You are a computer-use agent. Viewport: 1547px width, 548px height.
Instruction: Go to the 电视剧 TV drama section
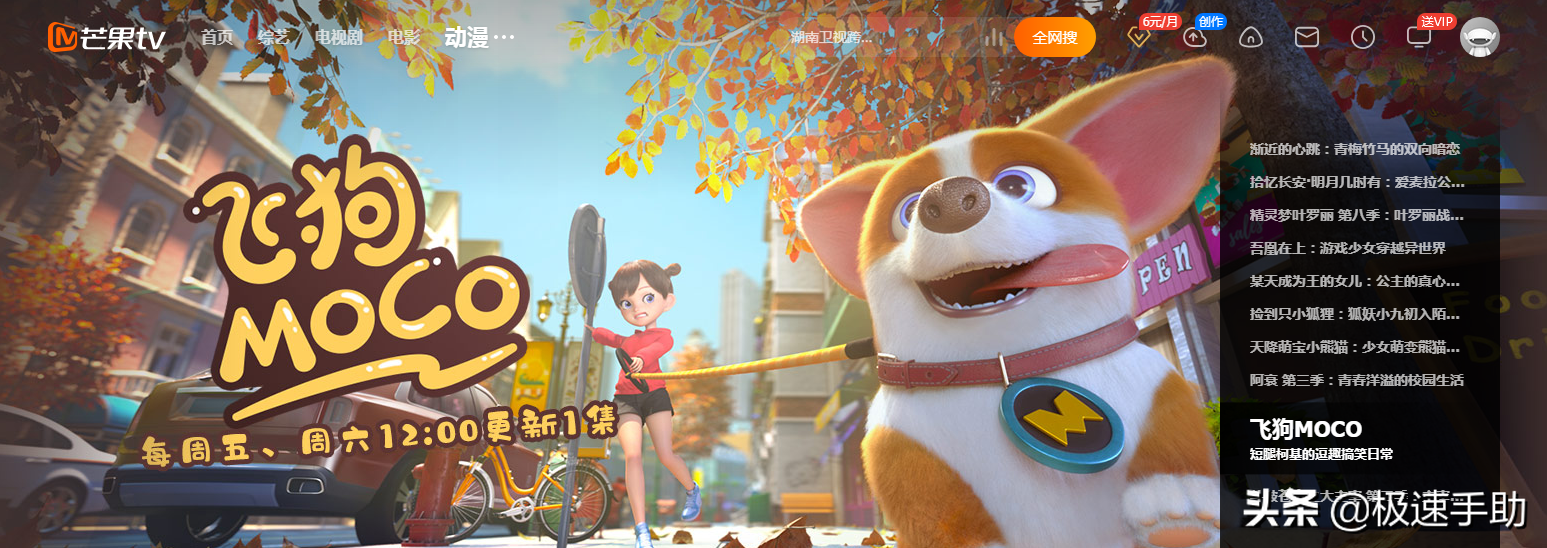pos(338,38)
